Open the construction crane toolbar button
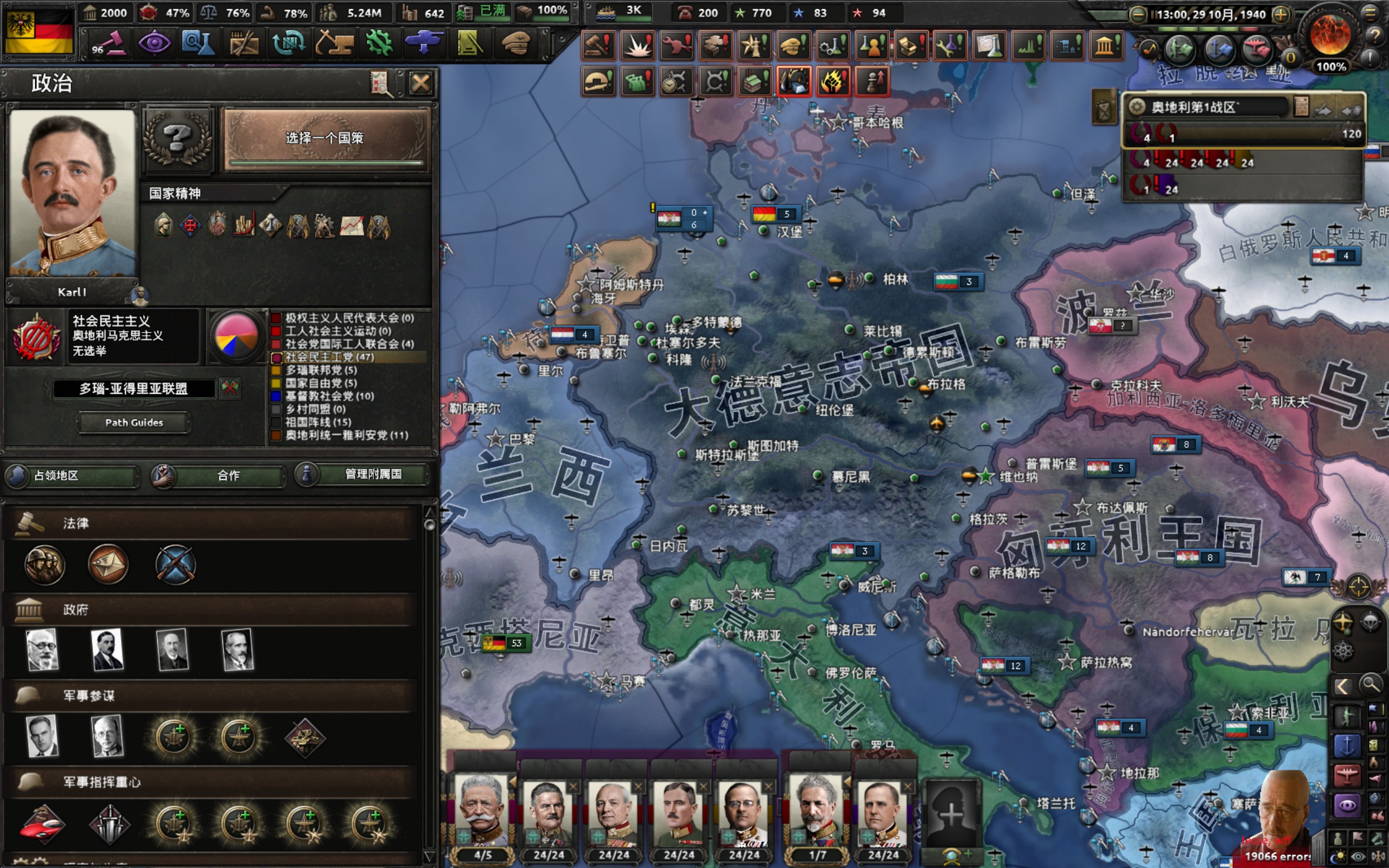 [334, 43]
